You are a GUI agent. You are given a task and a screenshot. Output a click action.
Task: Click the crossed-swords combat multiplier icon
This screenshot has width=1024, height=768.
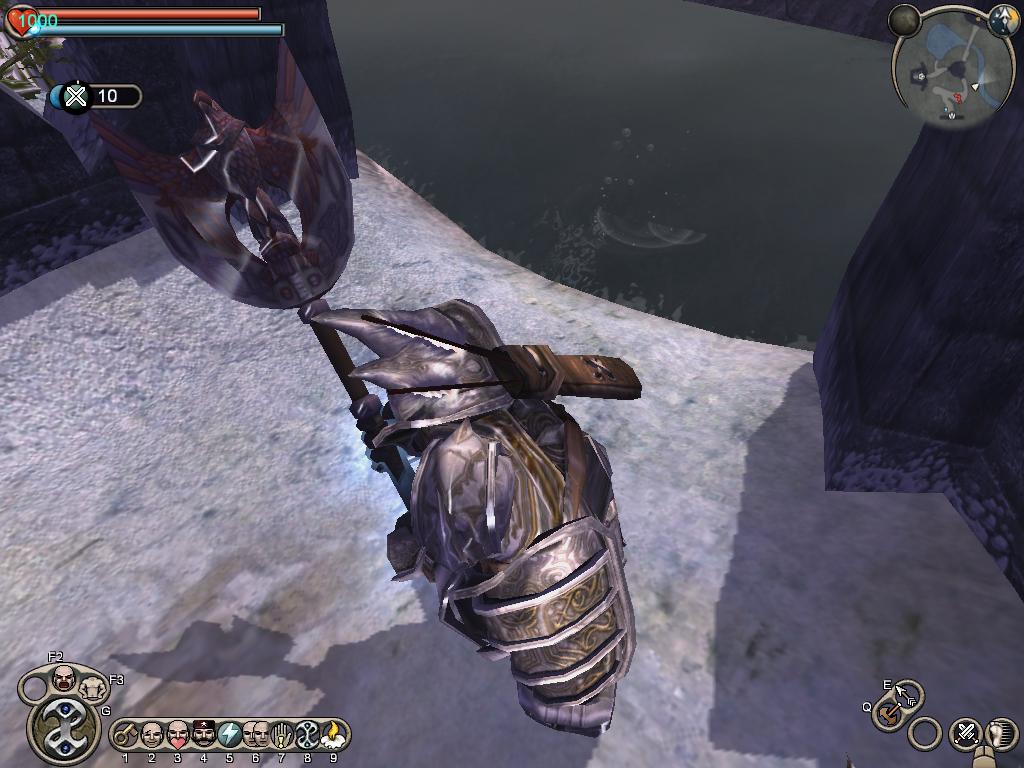[x=77, y=96]
